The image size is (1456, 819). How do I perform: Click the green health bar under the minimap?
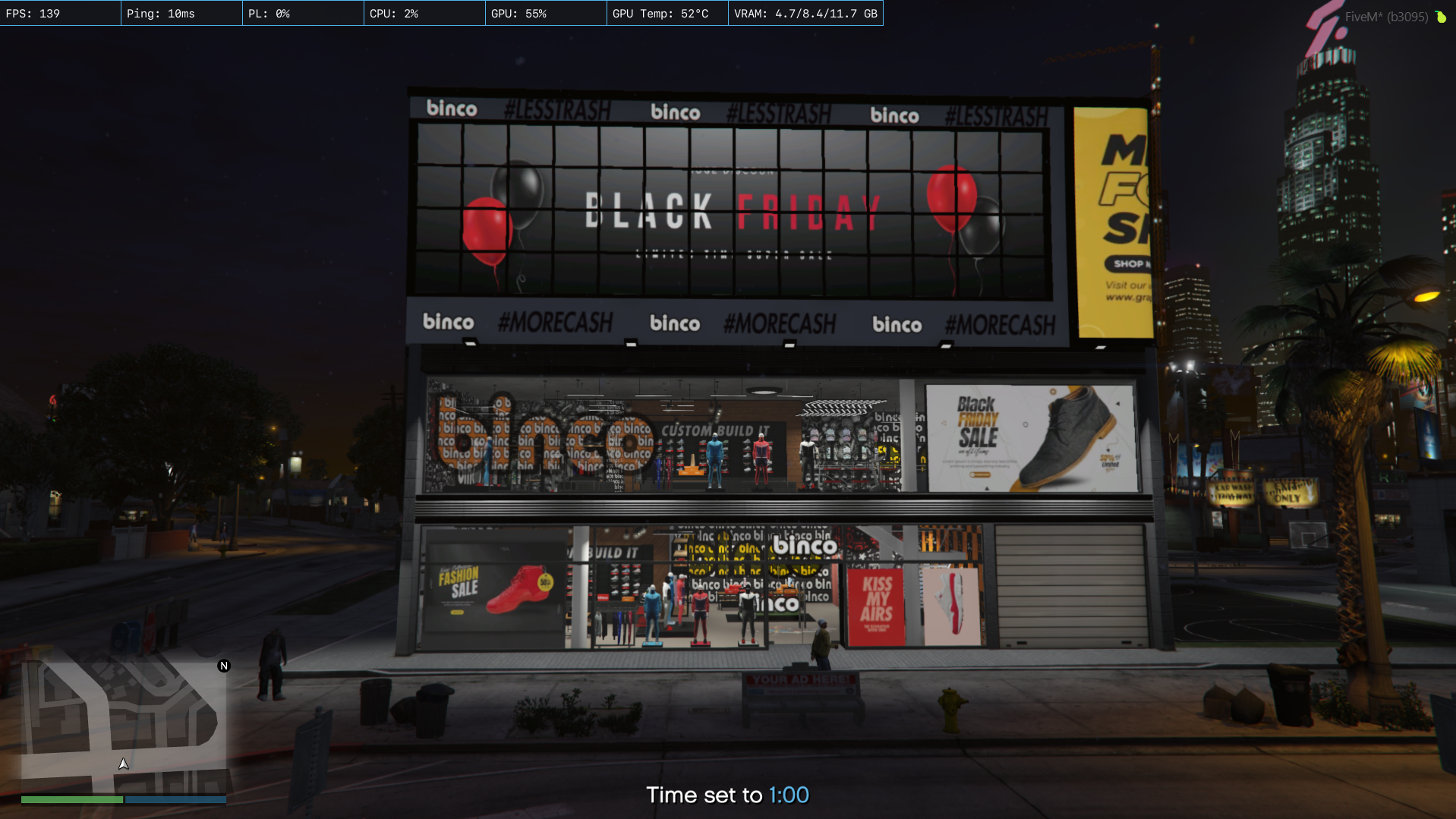(72, 799)
